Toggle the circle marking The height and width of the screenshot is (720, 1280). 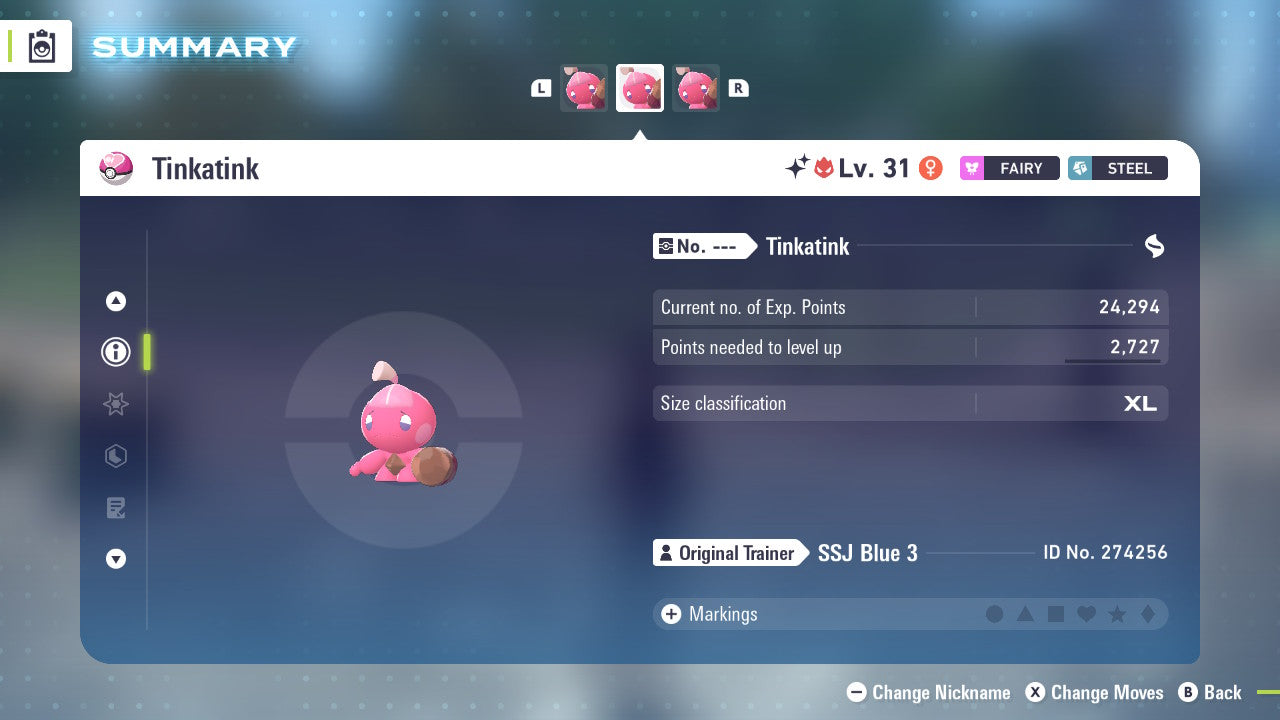995,614
